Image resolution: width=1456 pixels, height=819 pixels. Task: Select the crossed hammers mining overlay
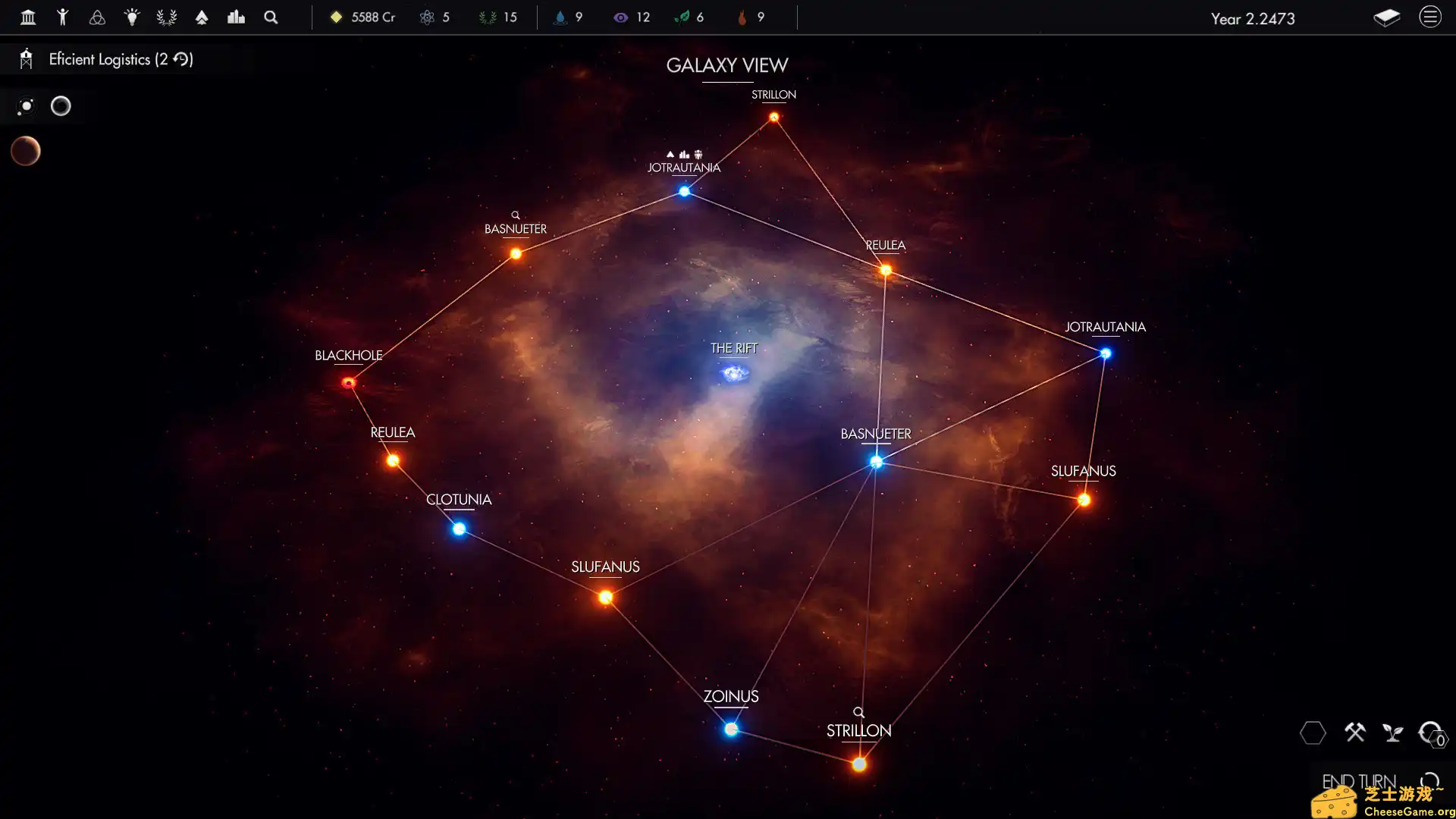[x=1356, y=733]
